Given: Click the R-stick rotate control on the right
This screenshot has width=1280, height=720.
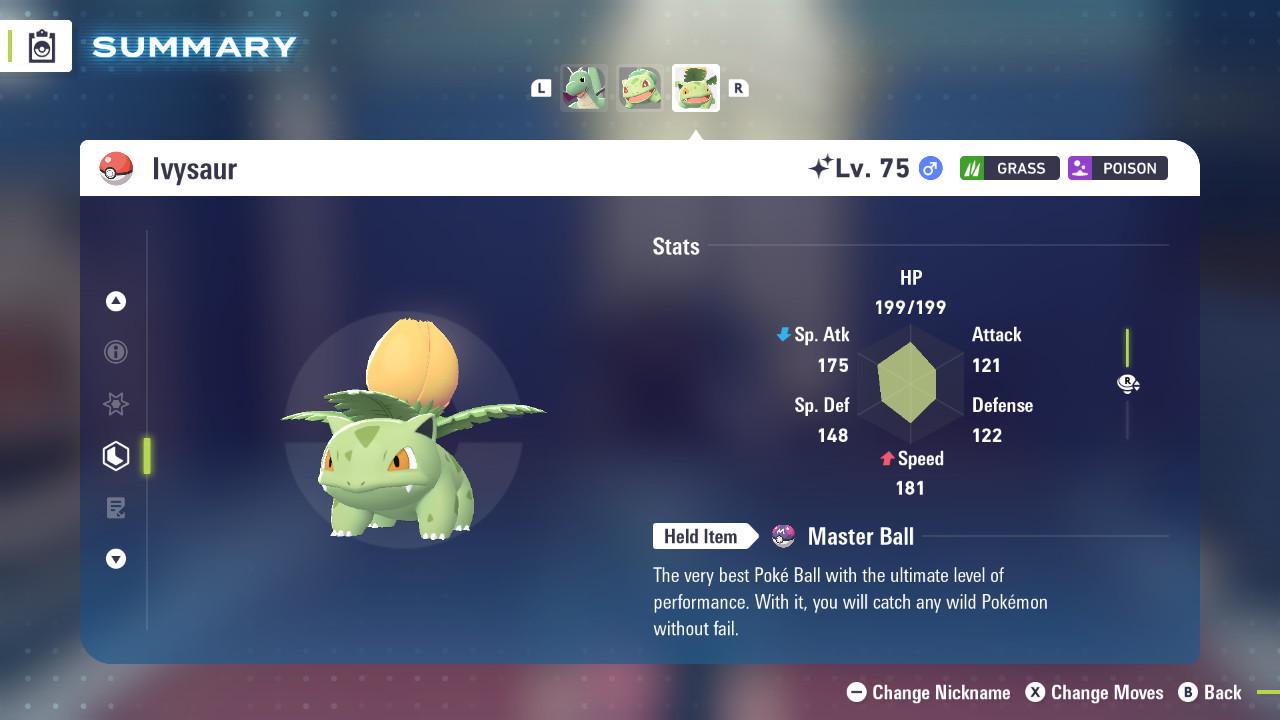Looking at the screenshot, I should 1128,383.
